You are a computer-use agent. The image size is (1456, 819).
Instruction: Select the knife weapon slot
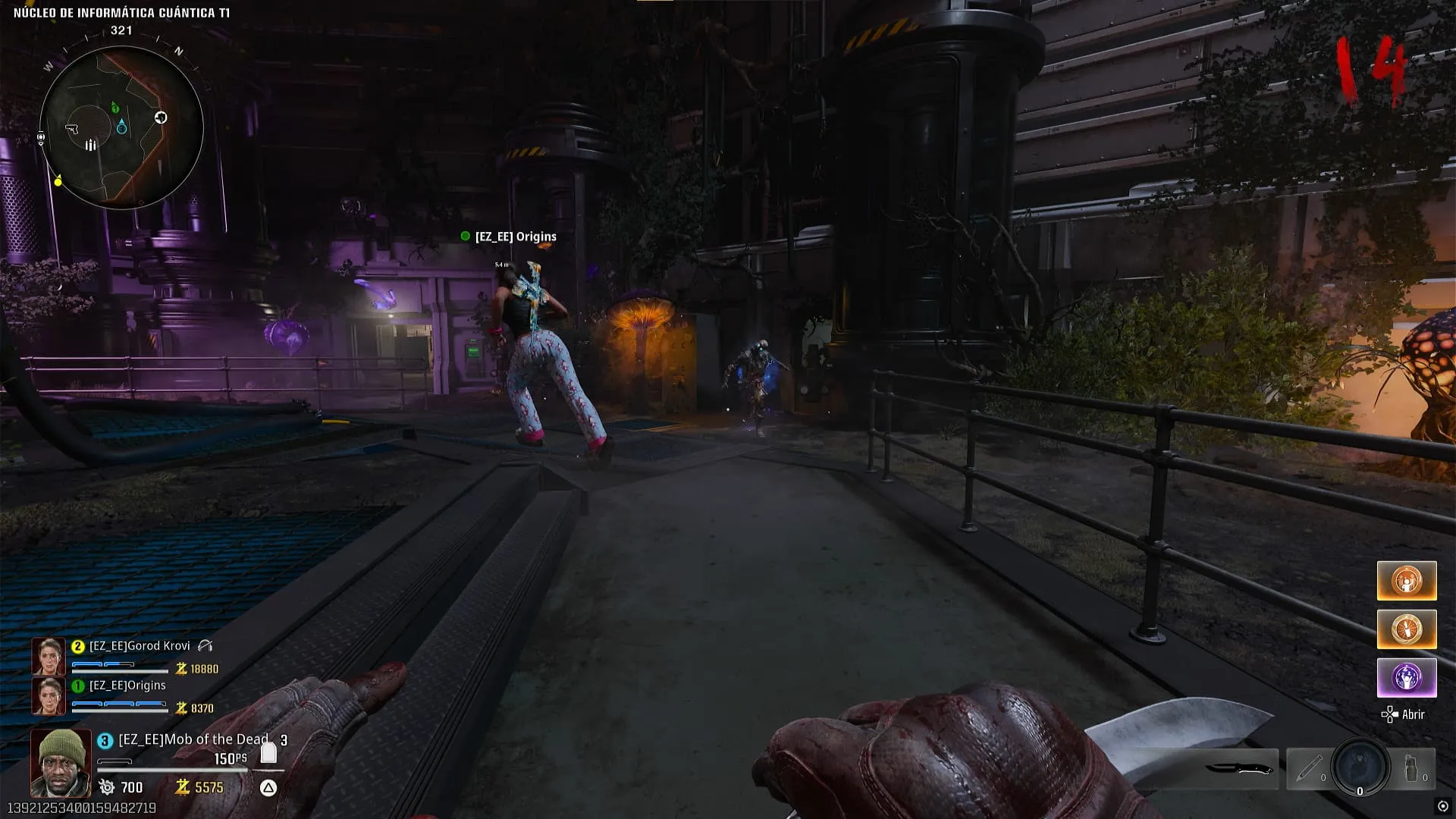[x=1238, y=769]
